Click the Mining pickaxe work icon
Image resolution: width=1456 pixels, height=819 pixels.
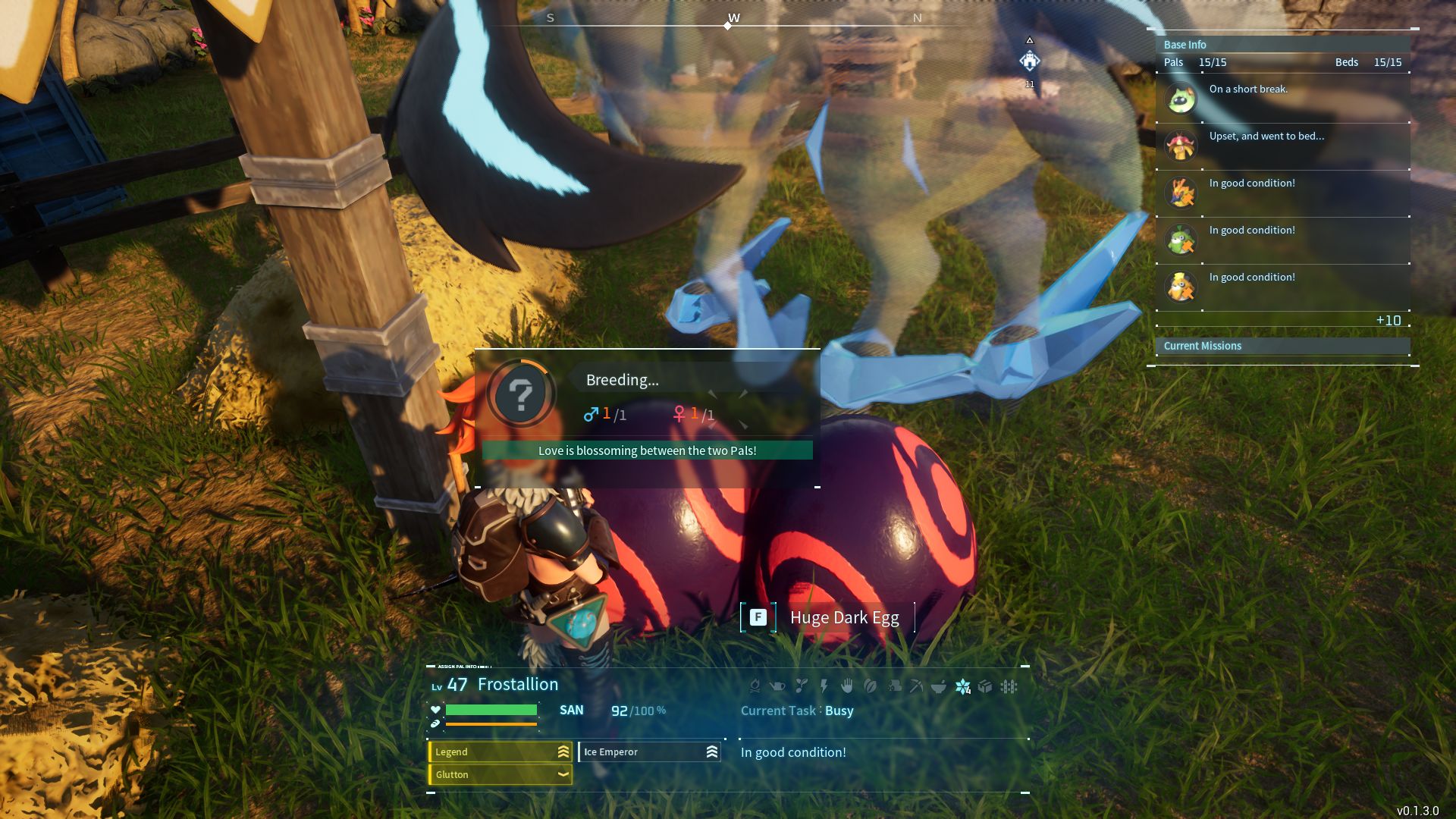coord(916,687)
